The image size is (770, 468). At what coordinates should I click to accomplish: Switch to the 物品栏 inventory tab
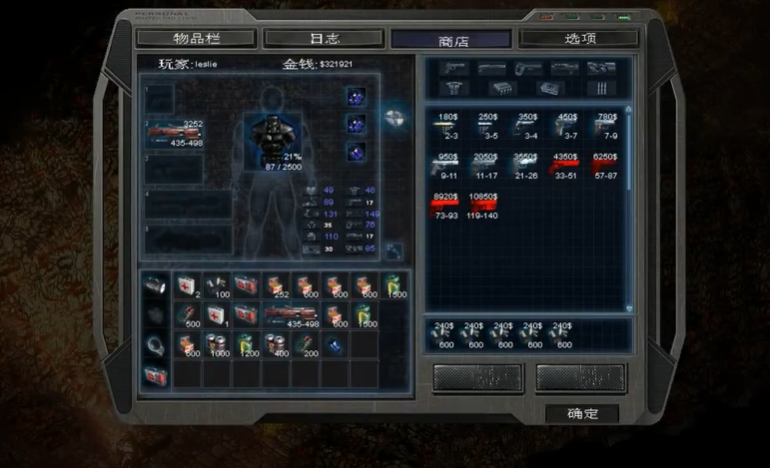(196, 39)
